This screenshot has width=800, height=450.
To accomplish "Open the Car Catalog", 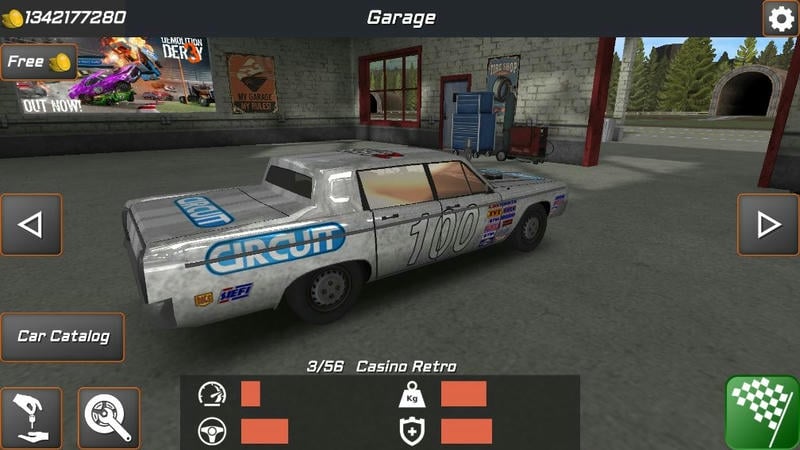I will [63, 336].
